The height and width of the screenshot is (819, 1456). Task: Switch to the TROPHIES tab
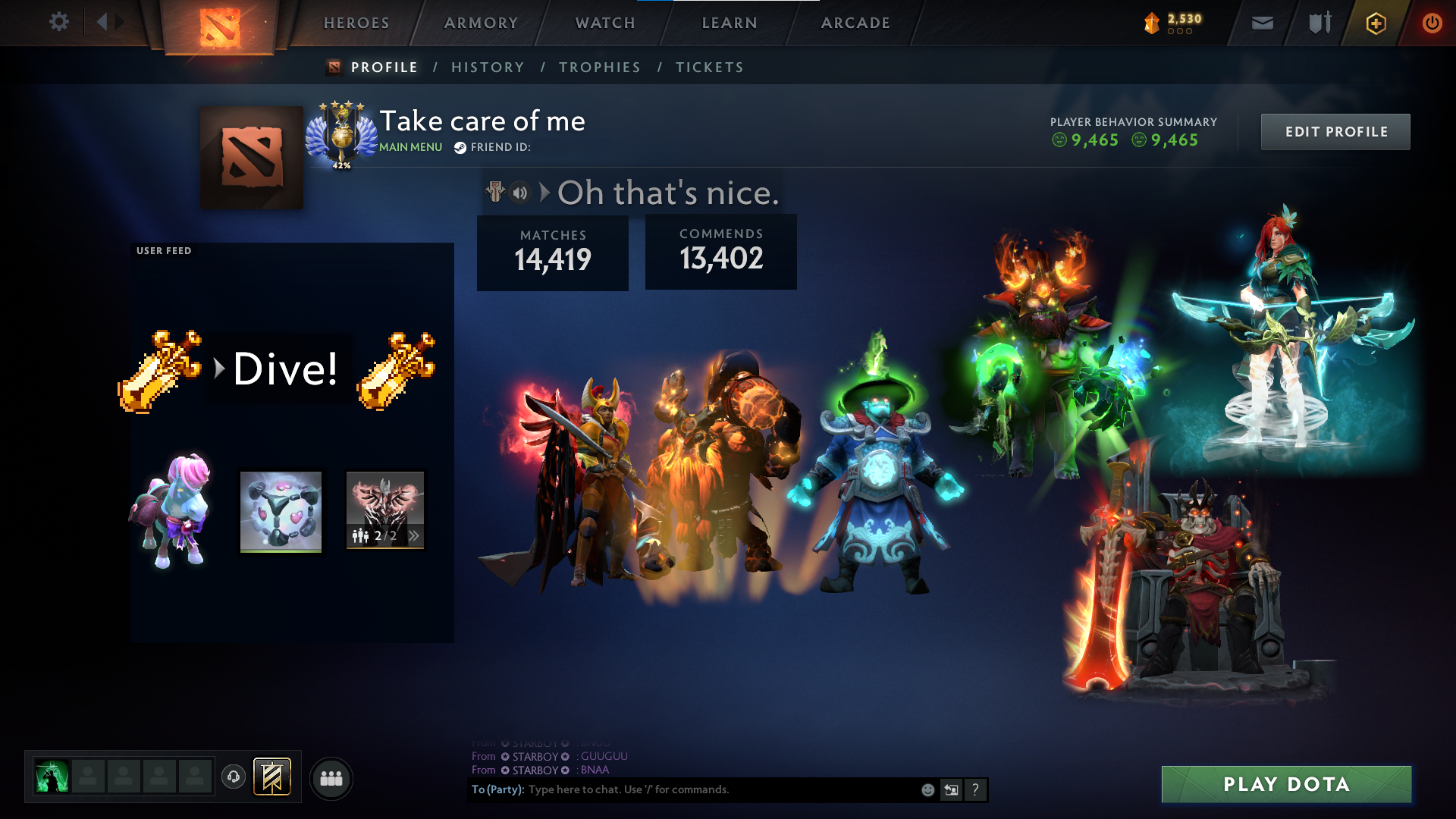pos(599,67)
